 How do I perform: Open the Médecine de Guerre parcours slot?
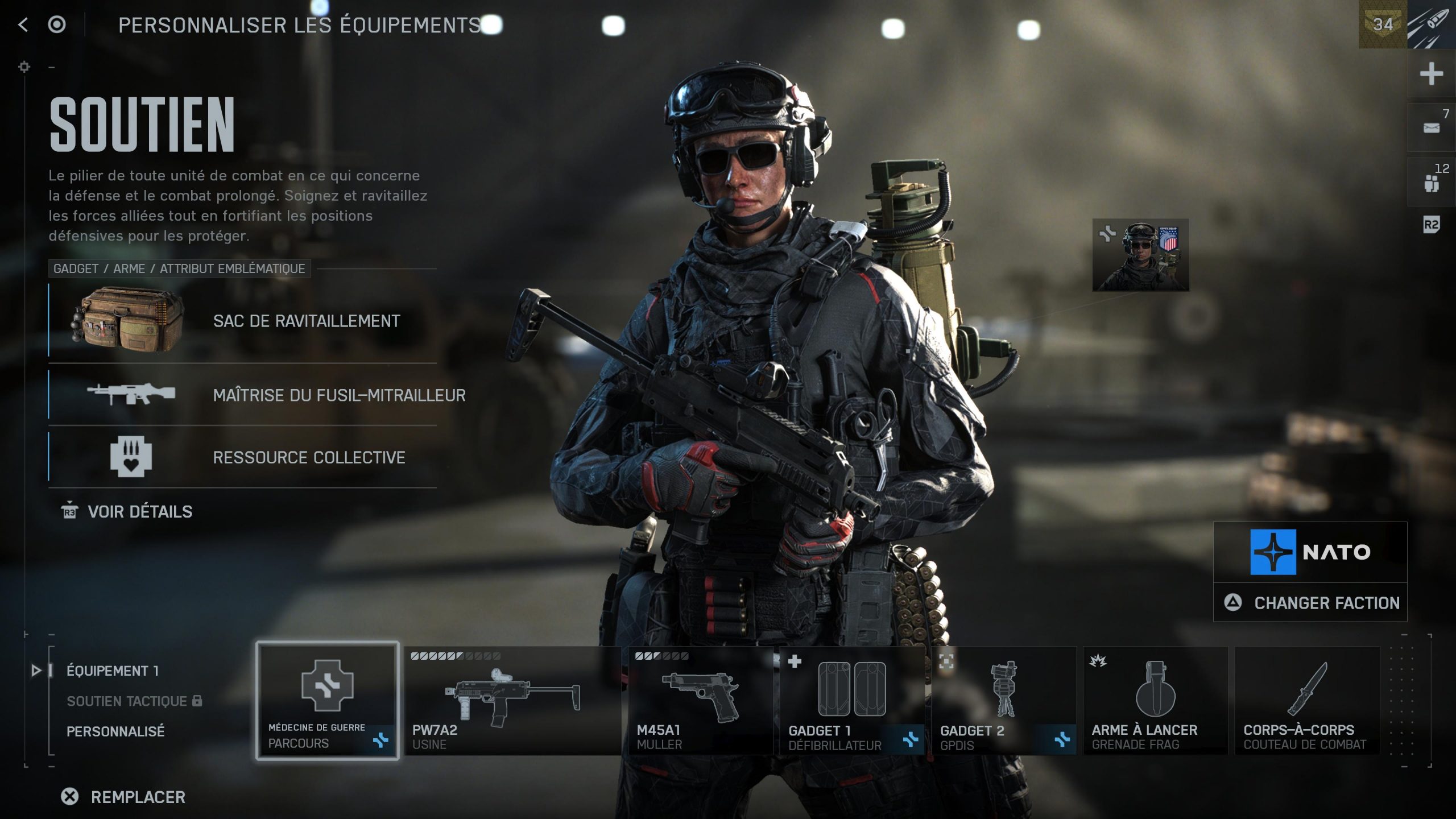coord(327,700)
